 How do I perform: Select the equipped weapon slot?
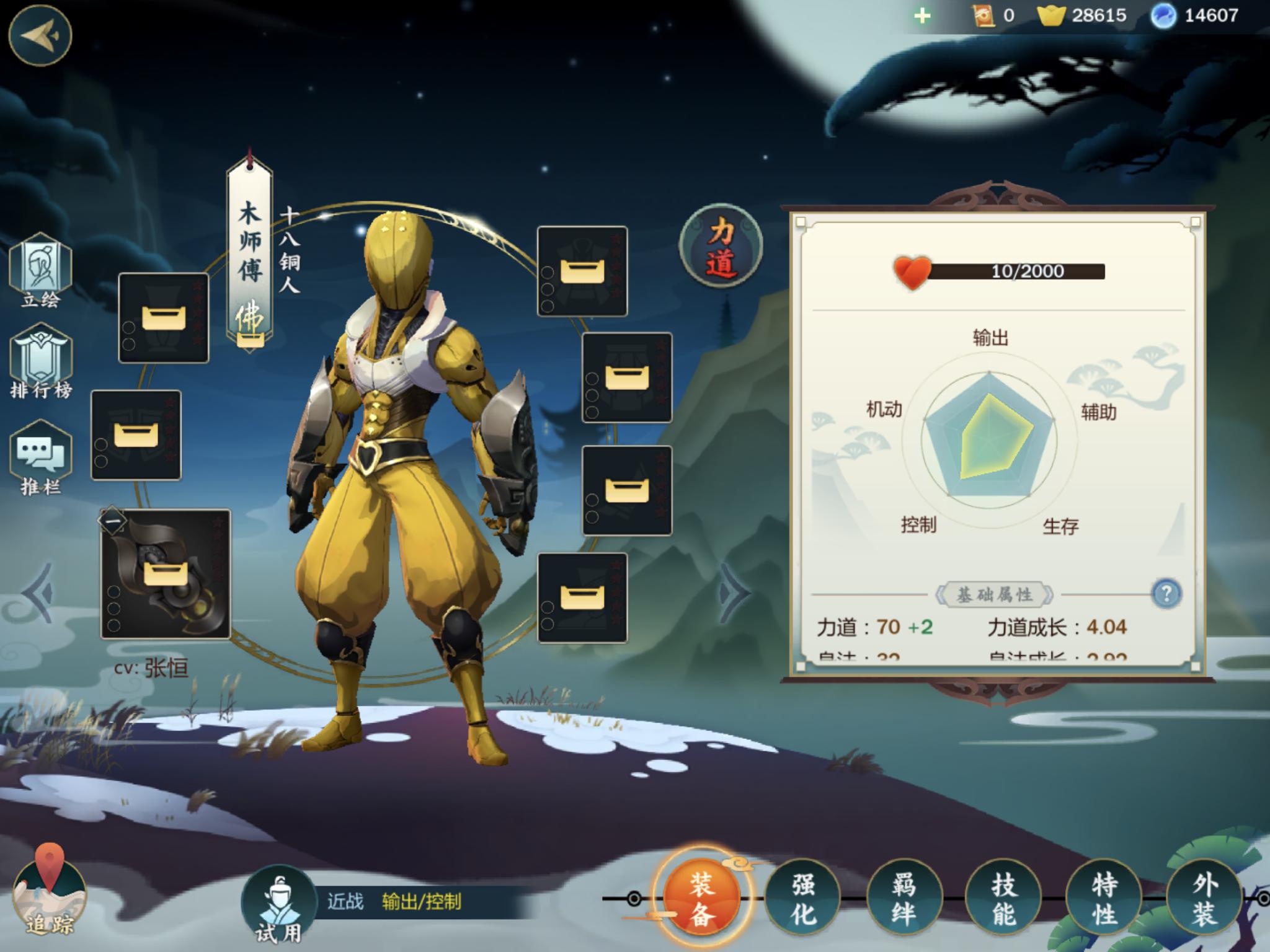pyautogui.click(x=166, y=574)
